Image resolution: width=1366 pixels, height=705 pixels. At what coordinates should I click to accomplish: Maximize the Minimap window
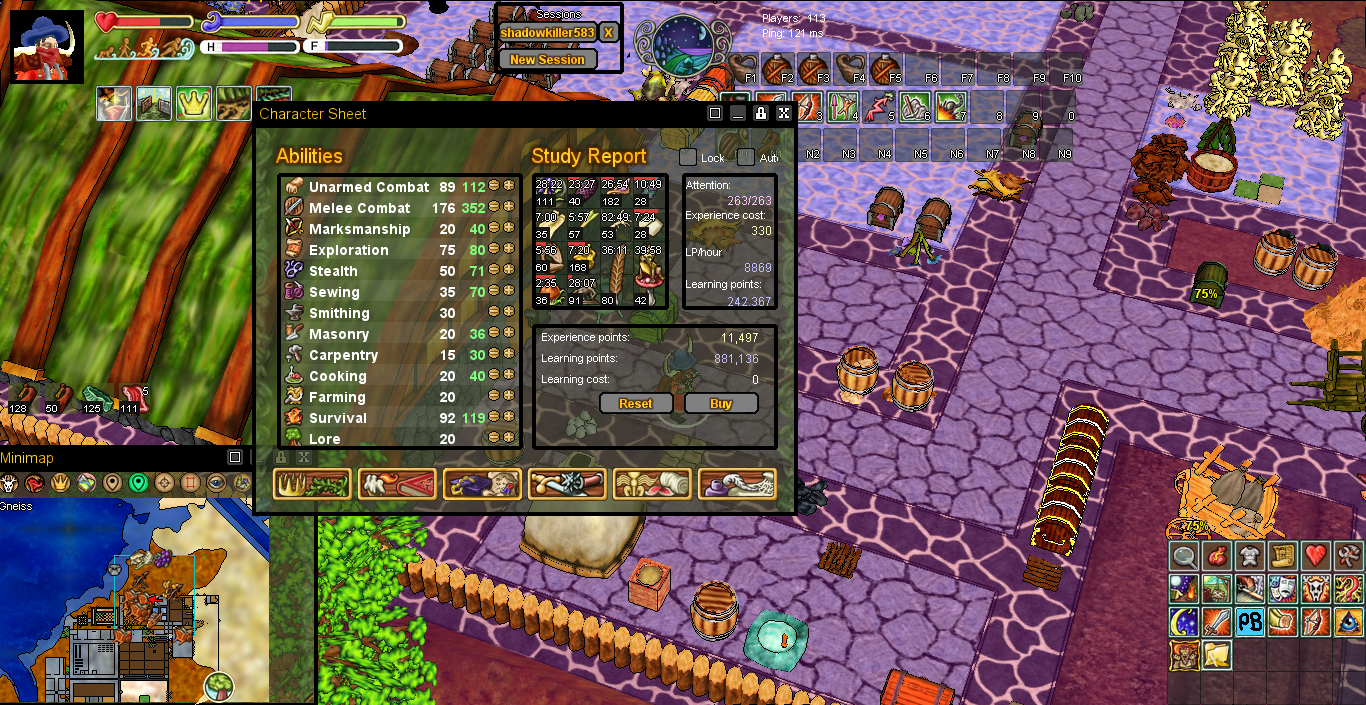click(x=235, y=457)
